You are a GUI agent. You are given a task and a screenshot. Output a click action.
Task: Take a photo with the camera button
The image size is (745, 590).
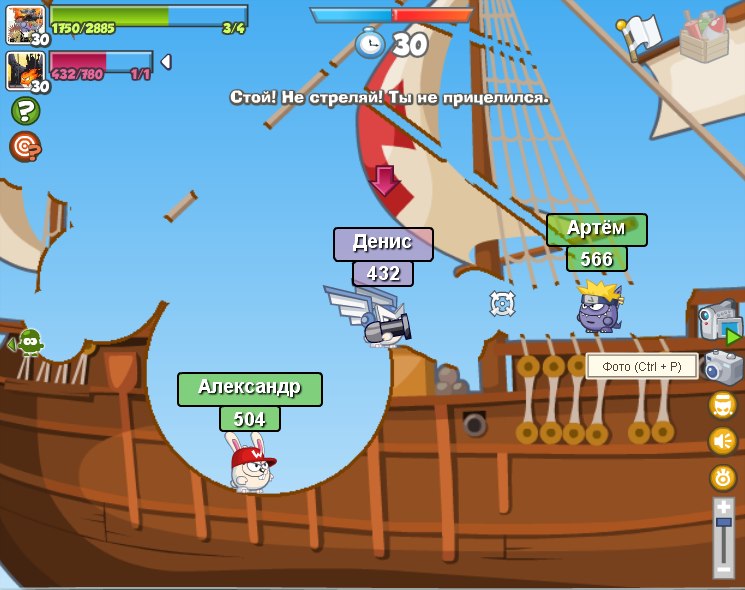click(x=723, y=368)
